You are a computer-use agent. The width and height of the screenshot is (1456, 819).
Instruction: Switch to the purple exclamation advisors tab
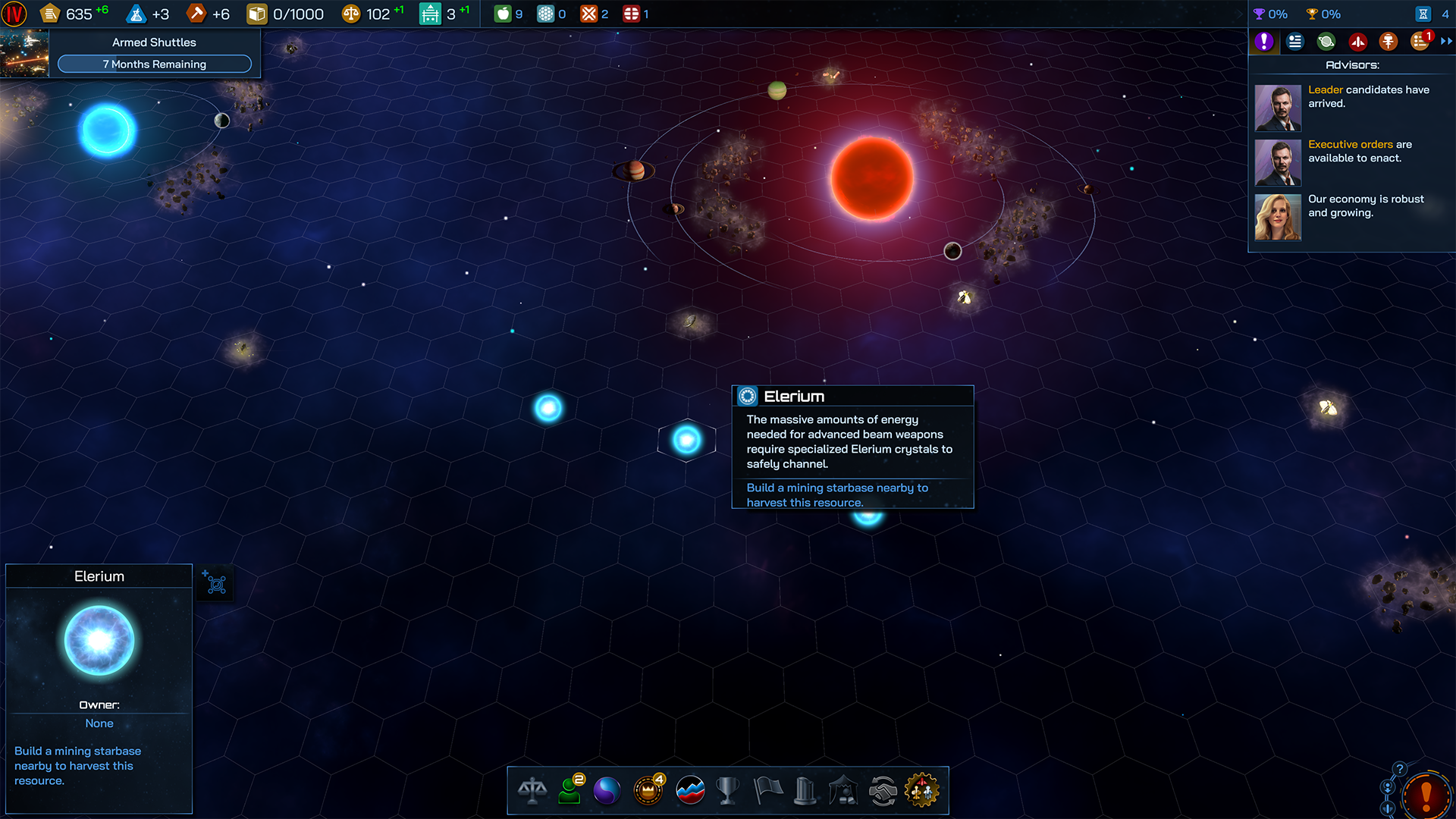[x=1264, y=42]
